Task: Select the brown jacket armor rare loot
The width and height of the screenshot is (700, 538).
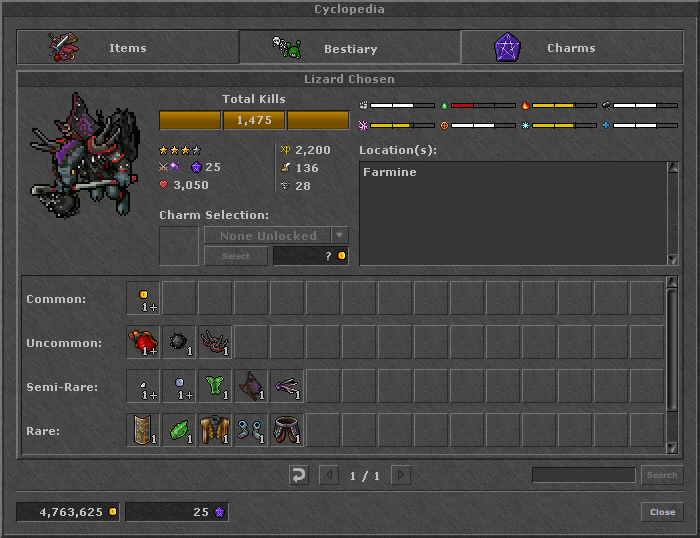Action: click(215, 430)
